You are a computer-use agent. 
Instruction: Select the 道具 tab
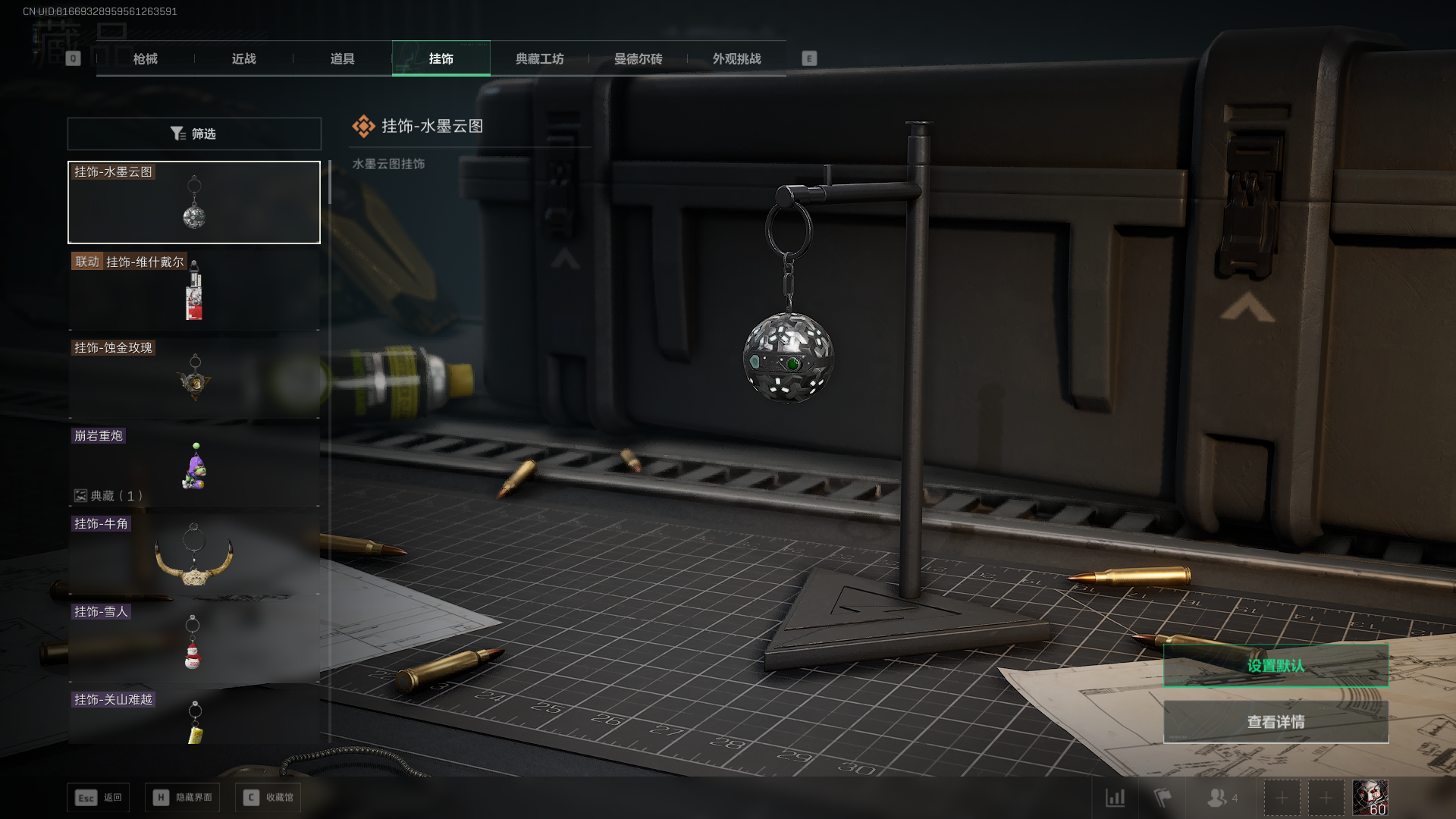click(342, 58)
